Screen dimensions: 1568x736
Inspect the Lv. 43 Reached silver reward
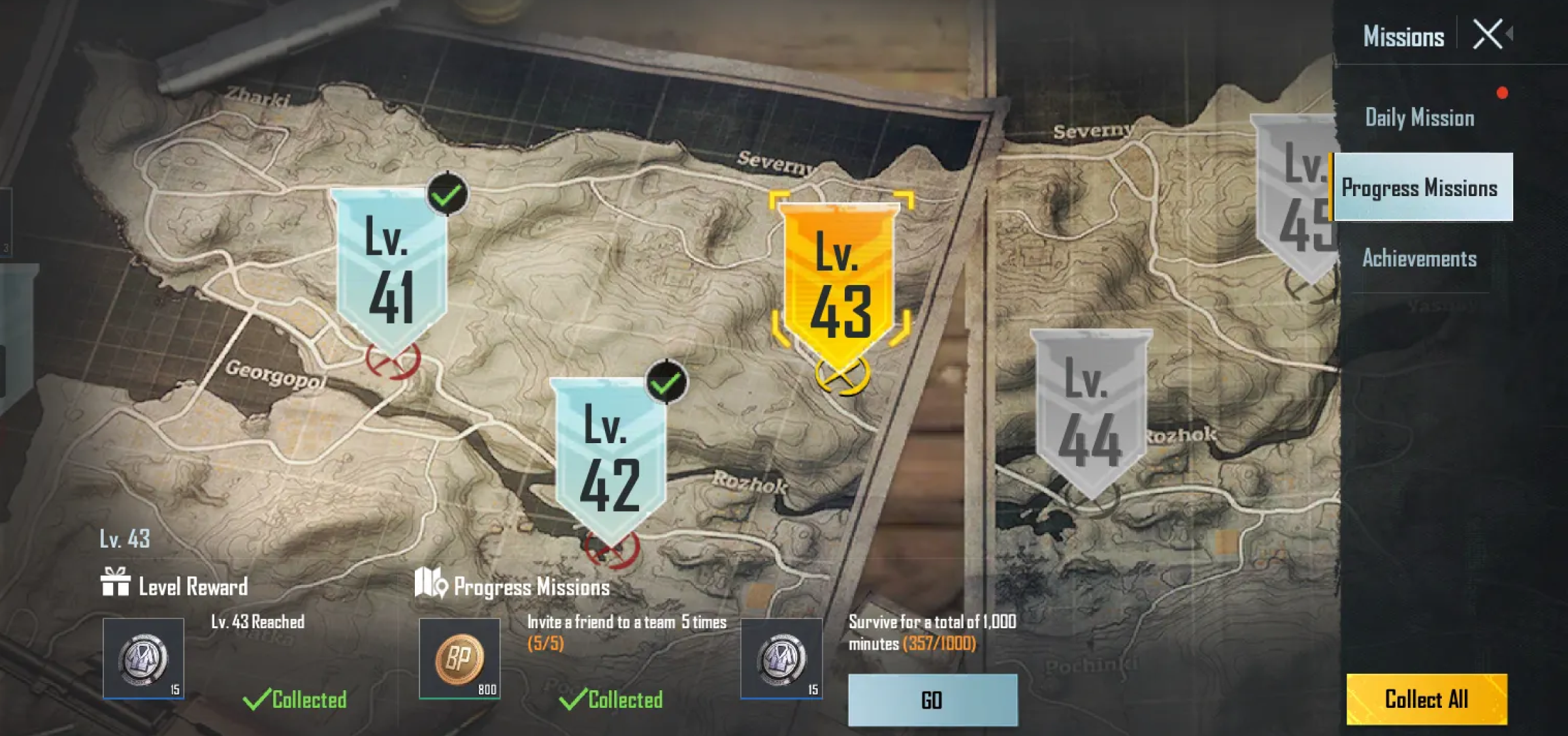(x=143, y=658)
